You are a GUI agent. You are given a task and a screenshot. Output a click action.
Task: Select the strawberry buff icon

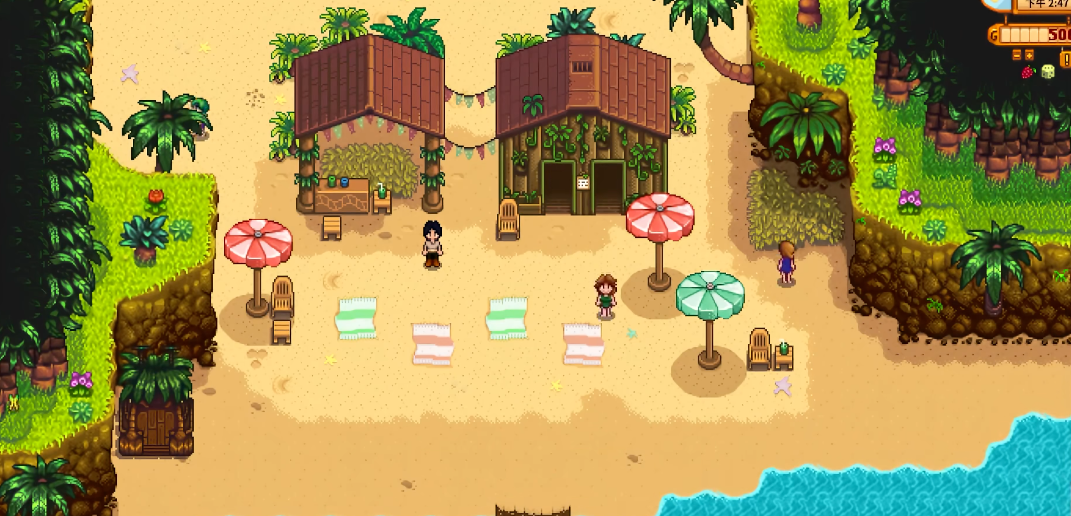[1027, 72]
